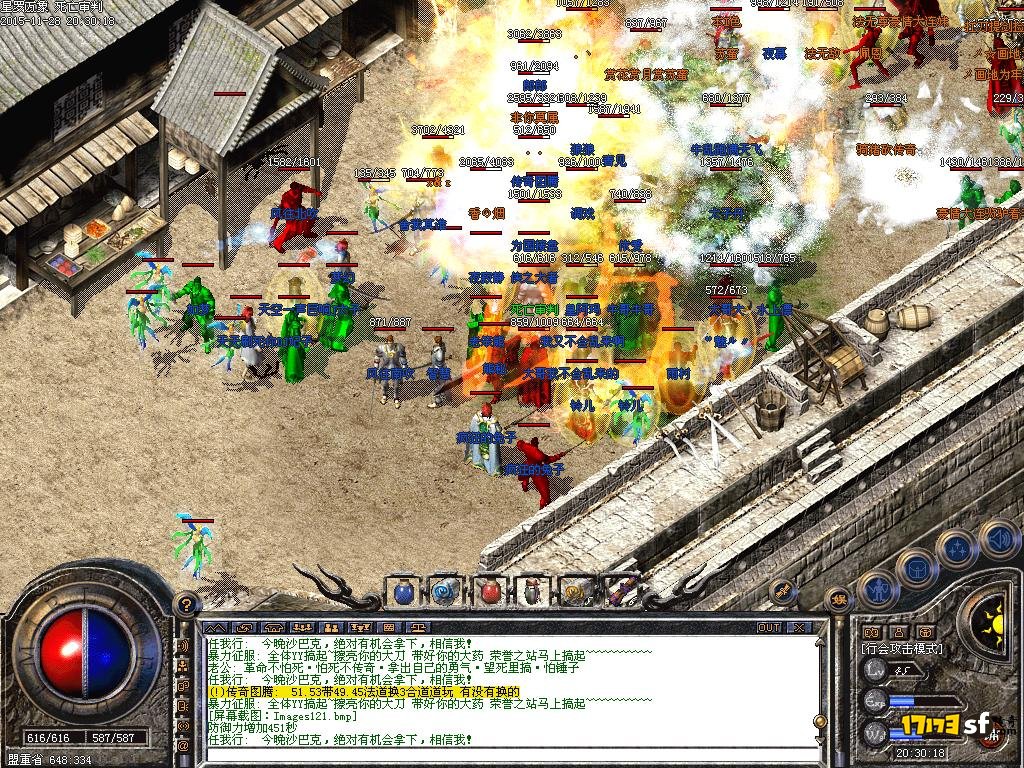1024x768 pixels.
Task: Click the orange 娱 round button
Action: [x=840, y=598]
